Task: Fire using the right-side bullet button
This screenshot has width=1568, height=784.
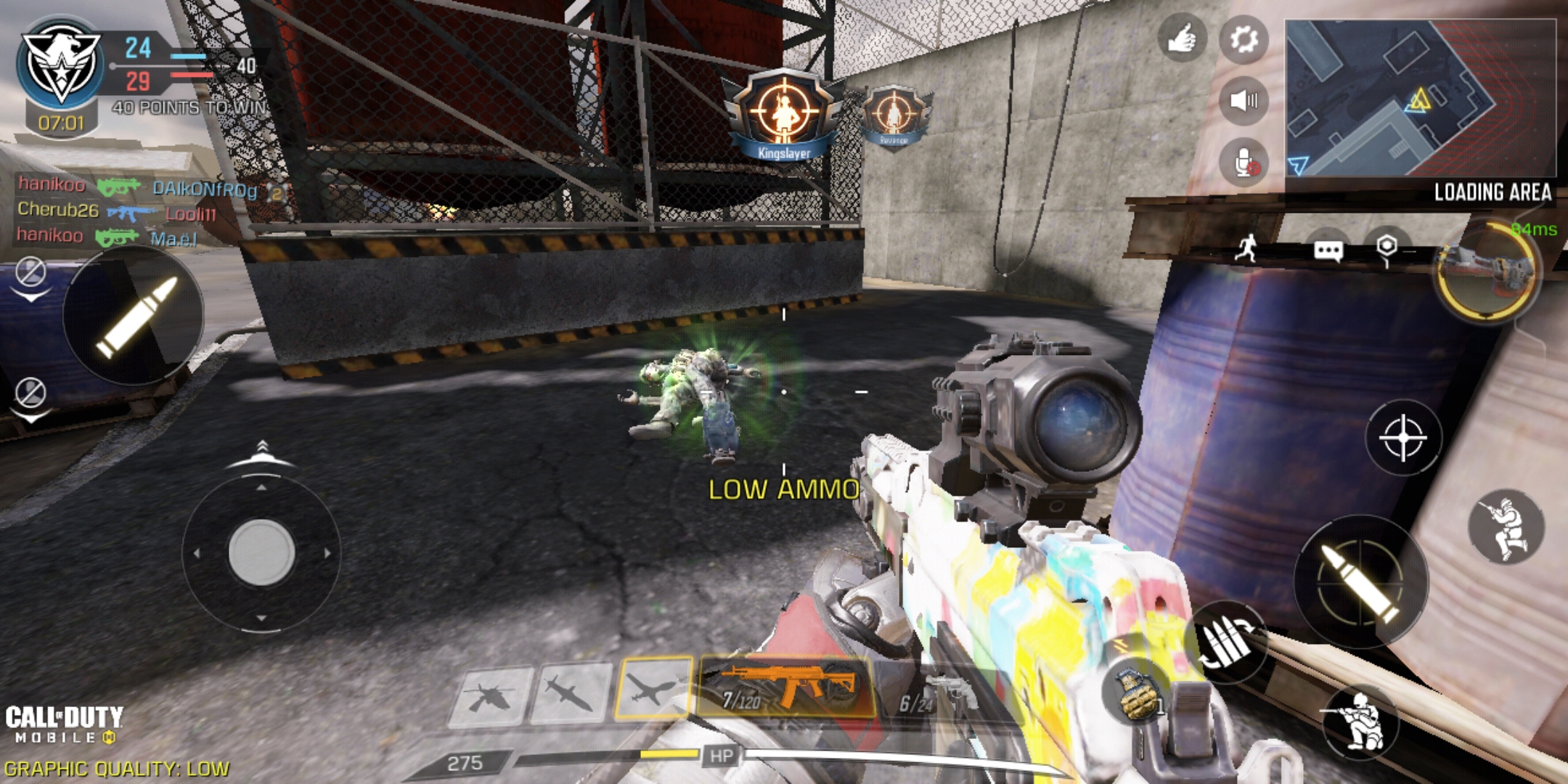Action: [1360, 582]
